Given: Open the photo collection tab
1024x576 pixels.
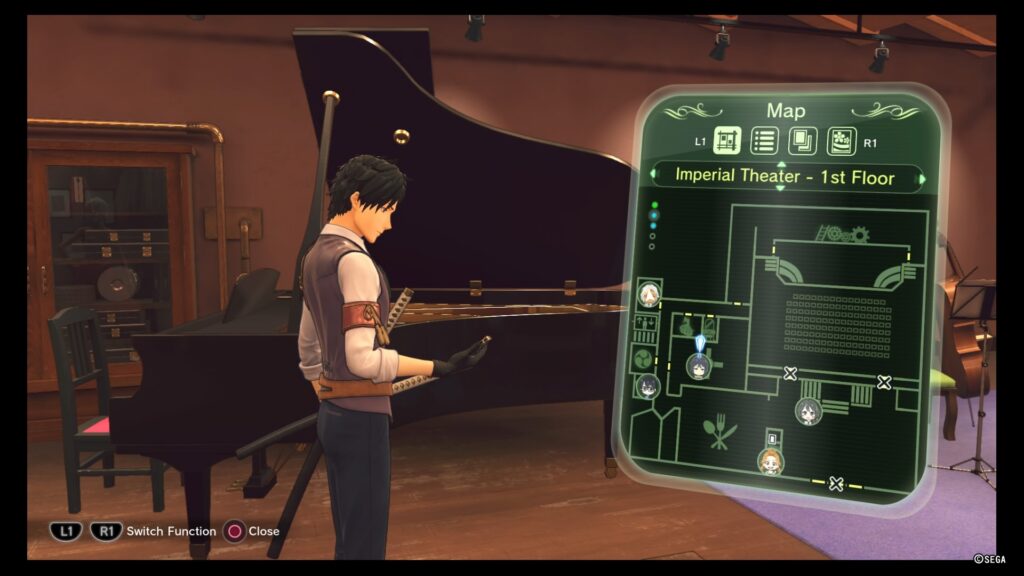Looking at the screenshot, I should coord(840,142).
